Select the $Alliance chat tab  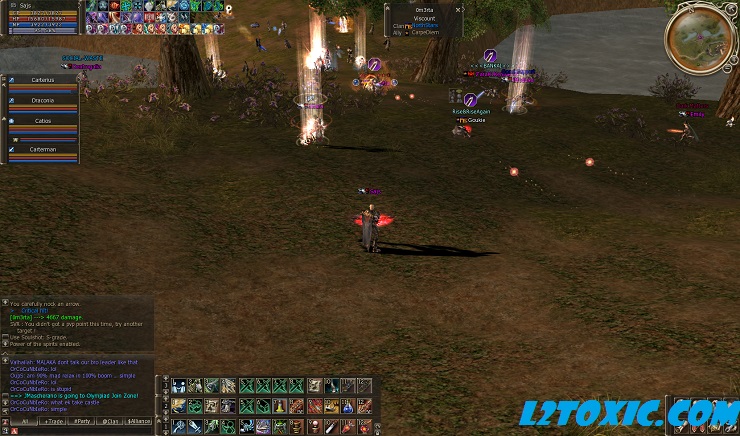pyautogui.click(x=140, y=423)
